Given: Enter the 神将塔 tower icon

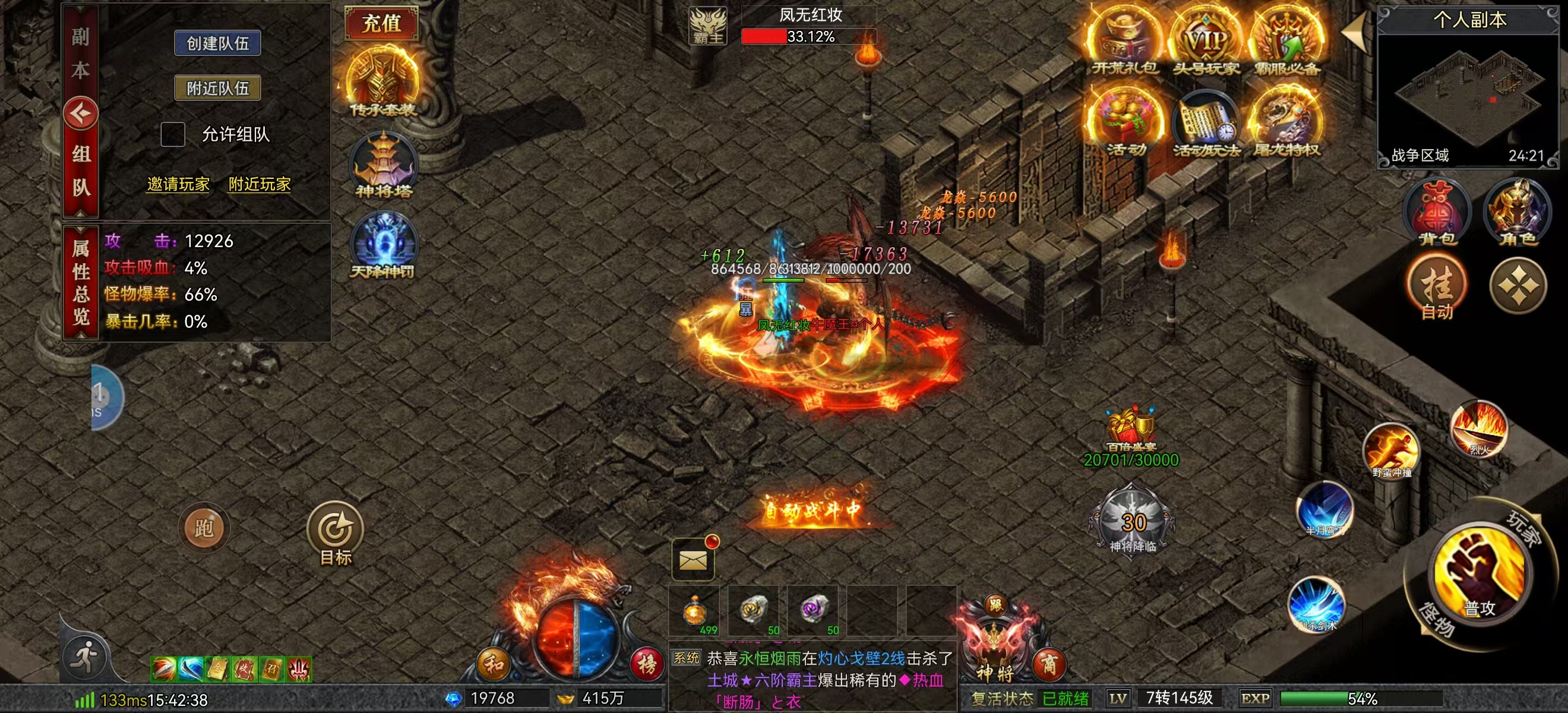Looking at the screenshot, I should pos(384,165).
